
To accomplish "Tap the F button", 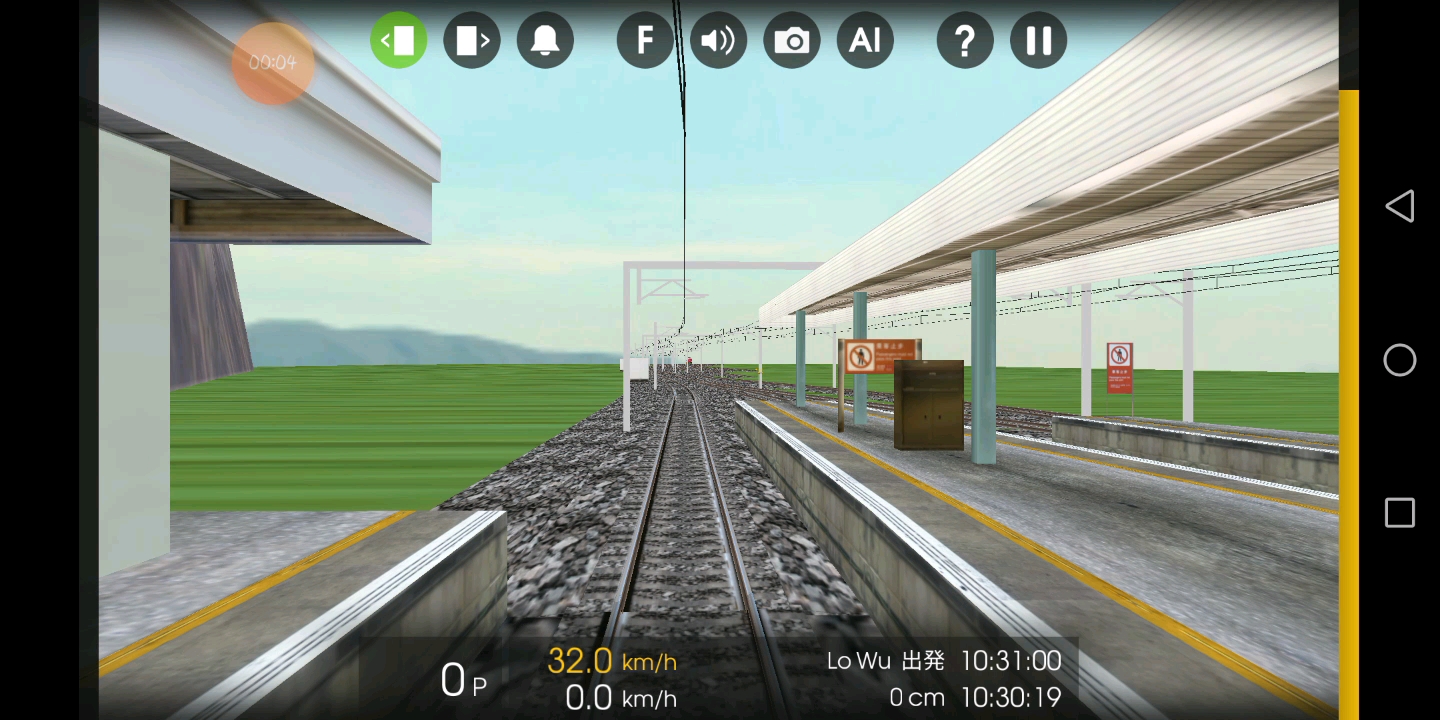I will [x=645, y=40].
